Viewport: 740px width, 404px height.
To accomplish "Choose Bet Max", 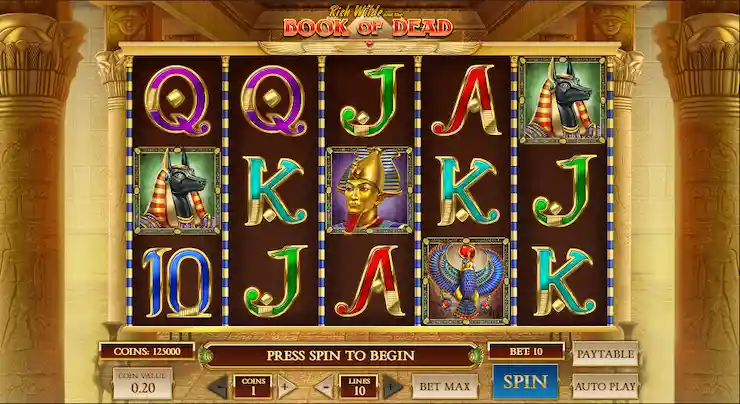I will [x=443, y=385].
